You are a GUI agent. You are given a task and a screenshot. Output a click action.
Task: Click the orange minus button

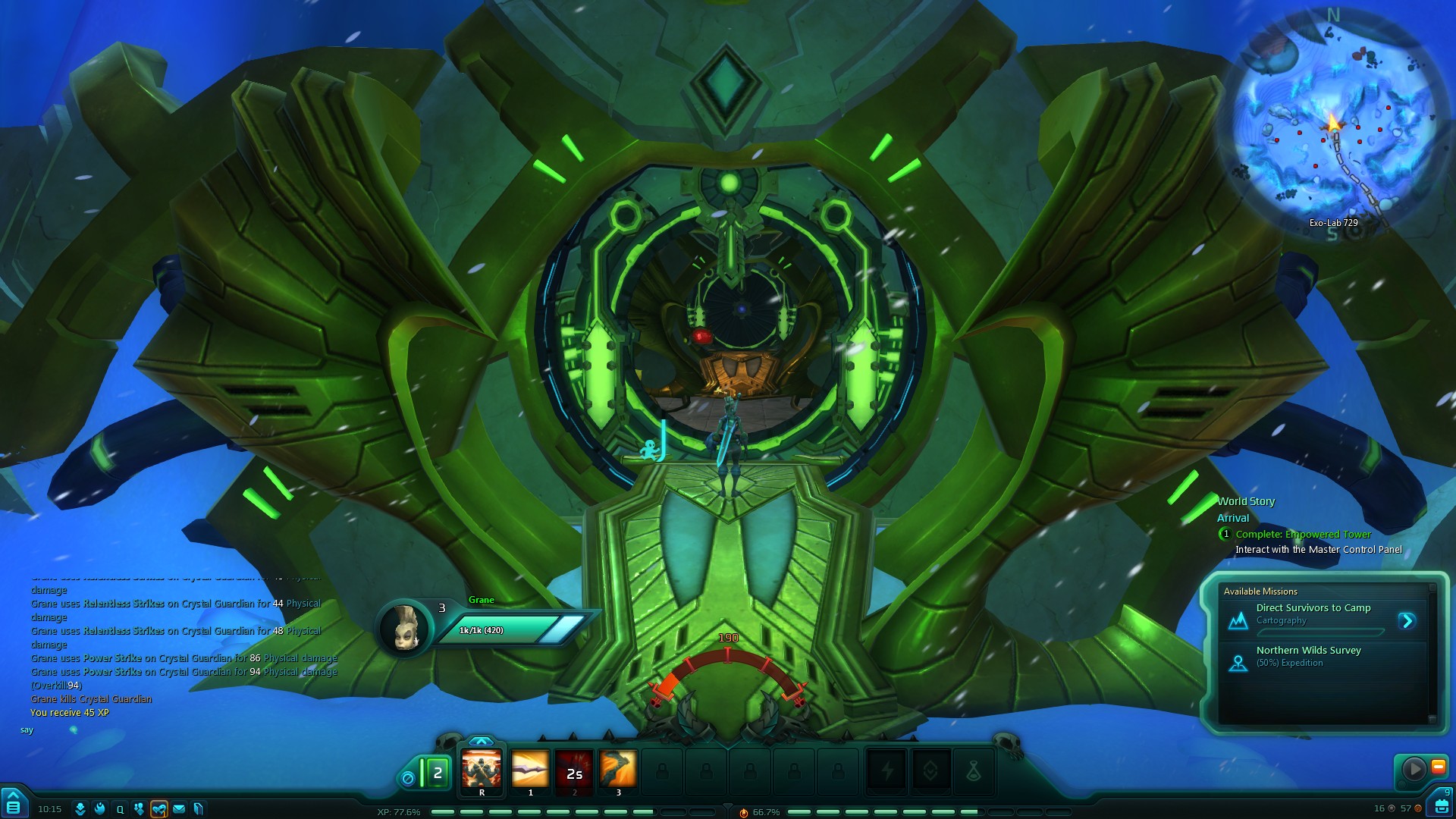1438,767
